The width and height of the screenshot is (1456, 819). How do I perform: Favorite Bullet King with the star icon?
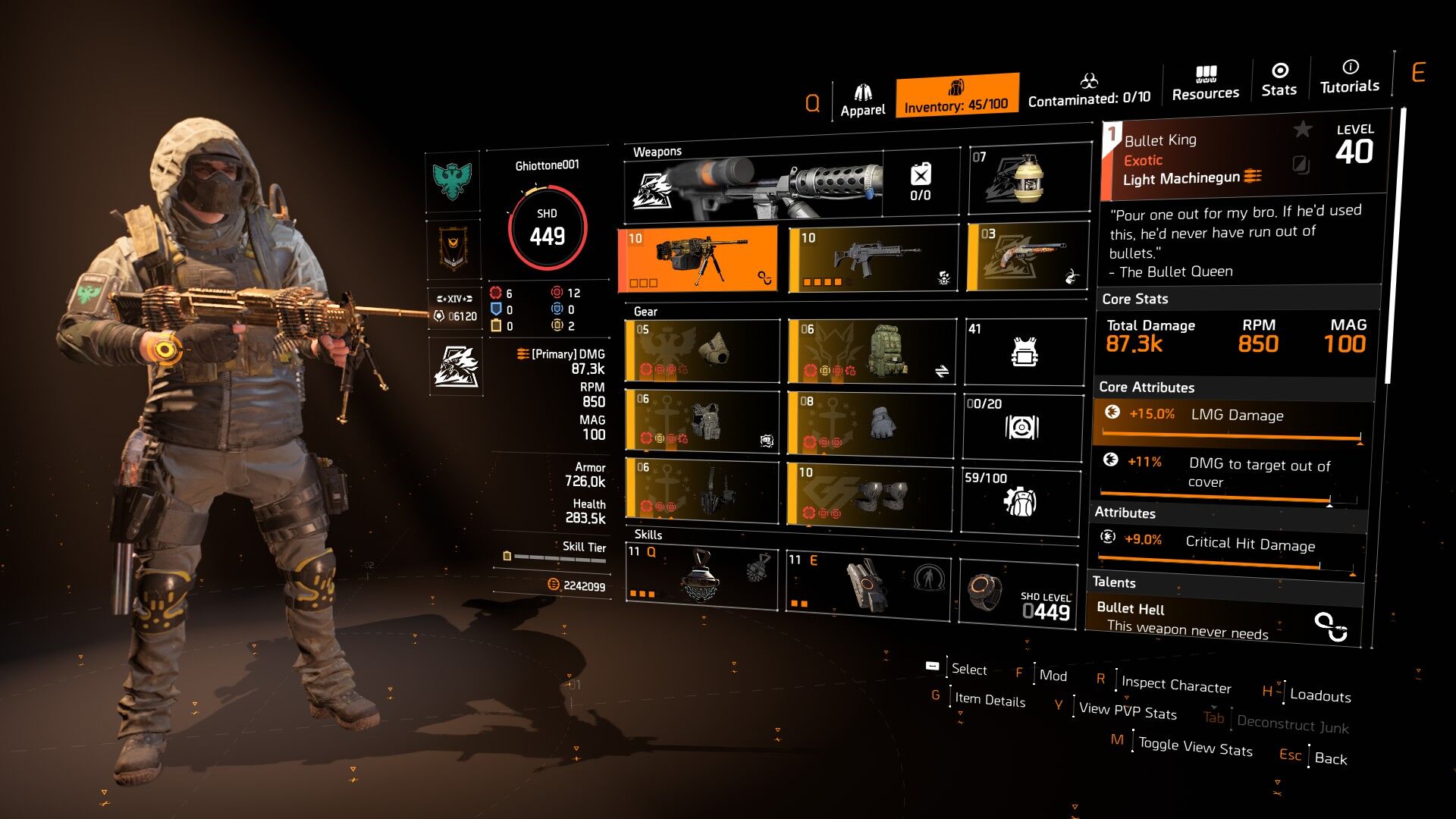pos(1302,130)
